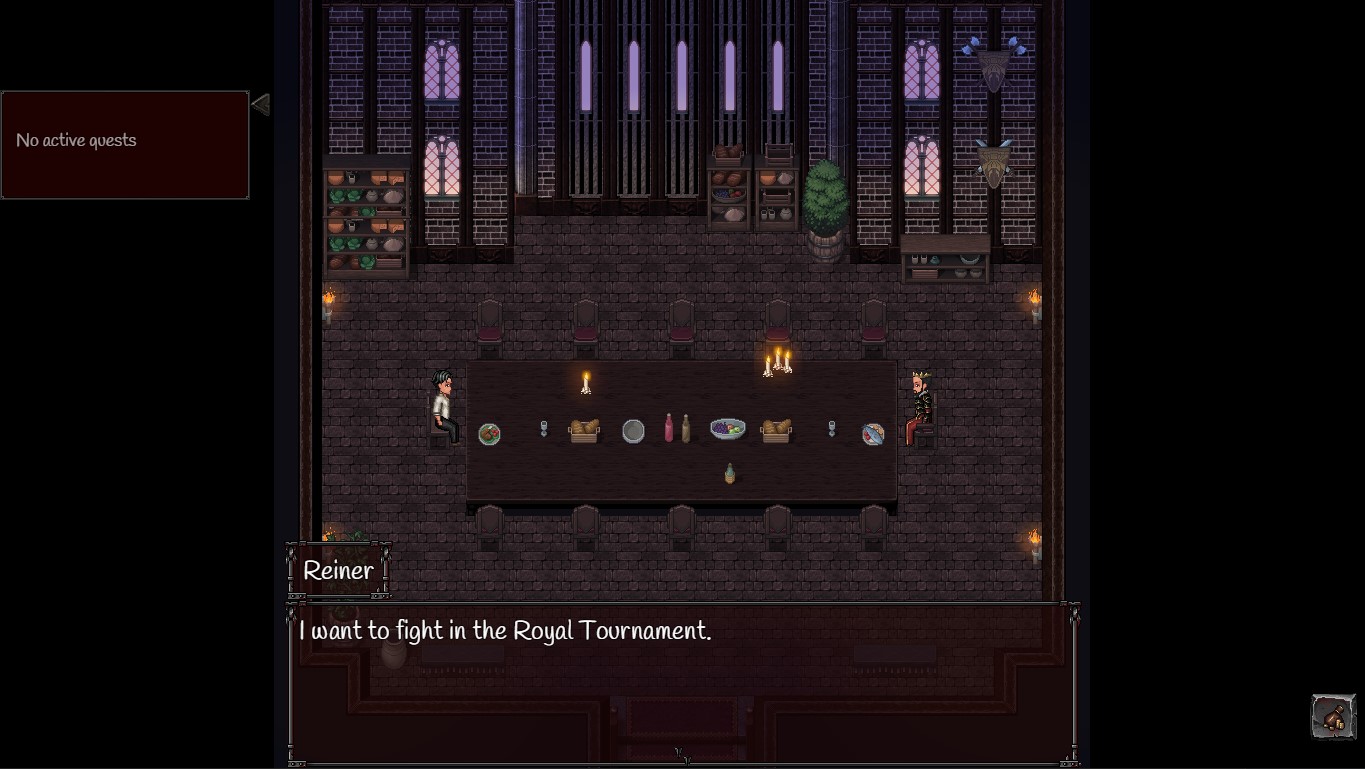This screenshot has width=1365, height=769.
Task: Open the brown pouch icon button
Action: (1333, 716)
